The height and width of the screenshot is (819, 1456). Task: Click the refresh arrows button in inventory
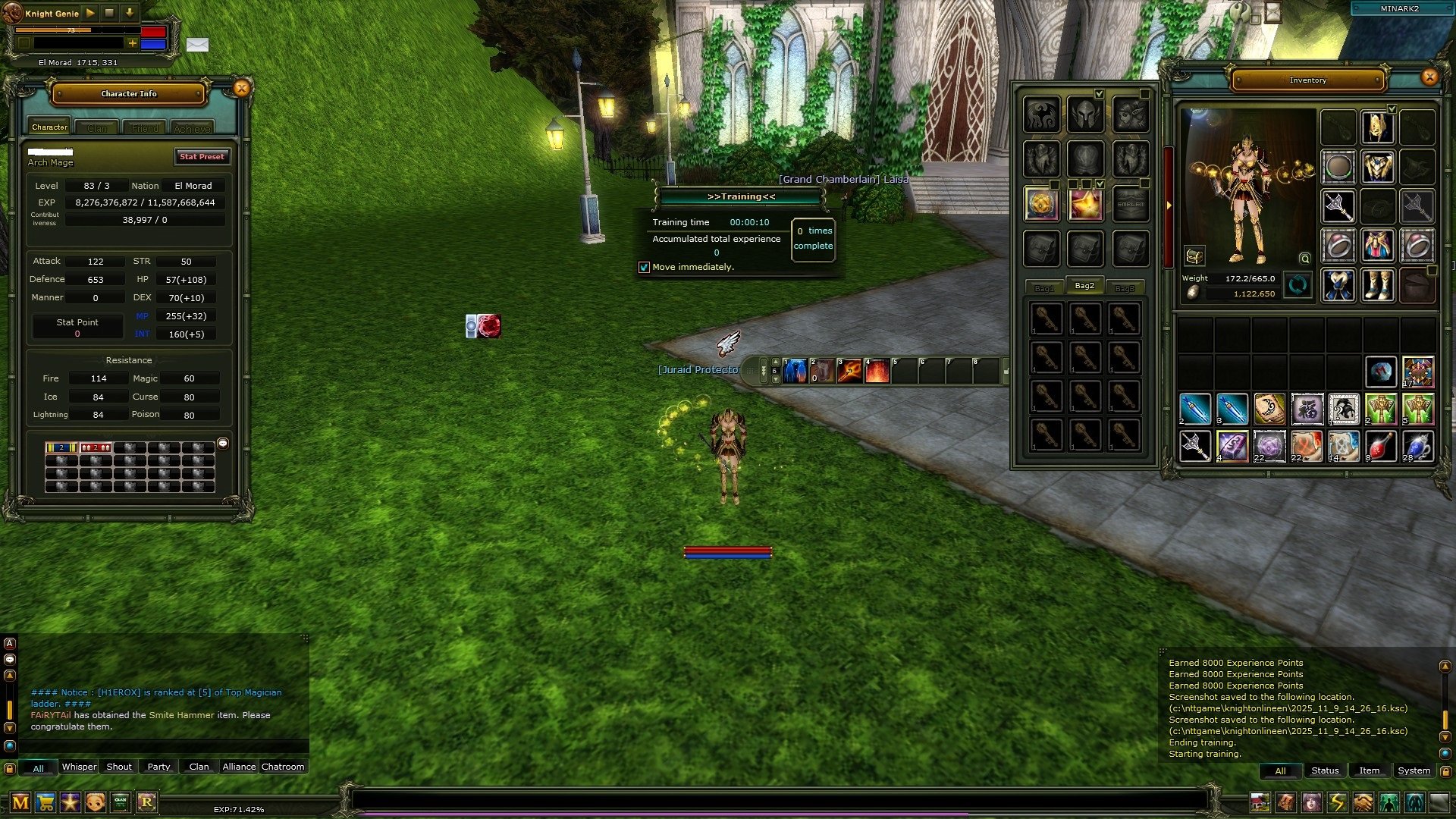[x=1298, y=286]
